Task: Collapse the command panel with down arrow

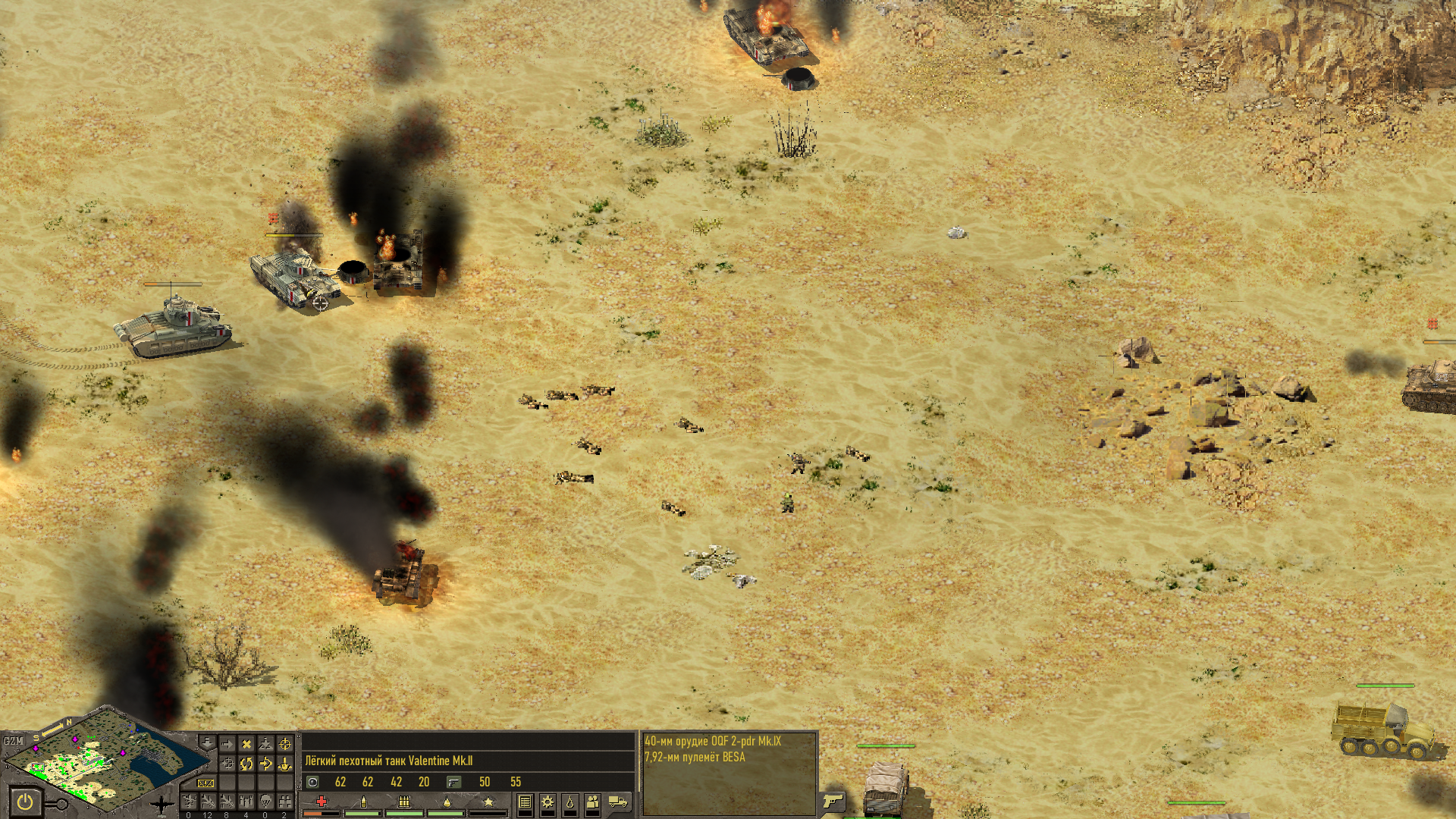Action: pyautogui.click(x=206, y=742)
